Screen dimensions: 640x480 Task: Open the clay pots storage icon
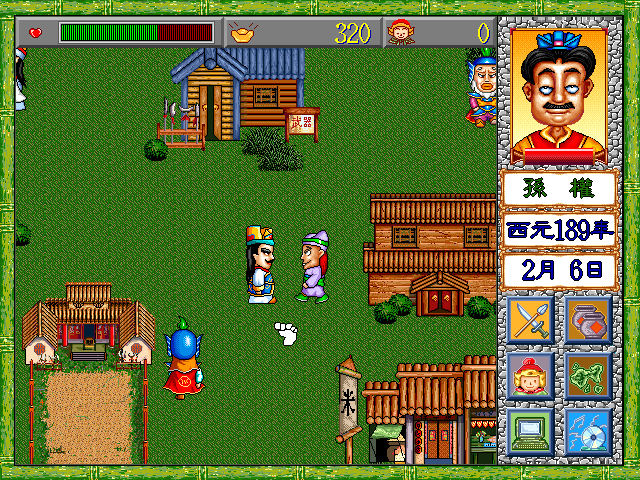(x=588, y=319)
